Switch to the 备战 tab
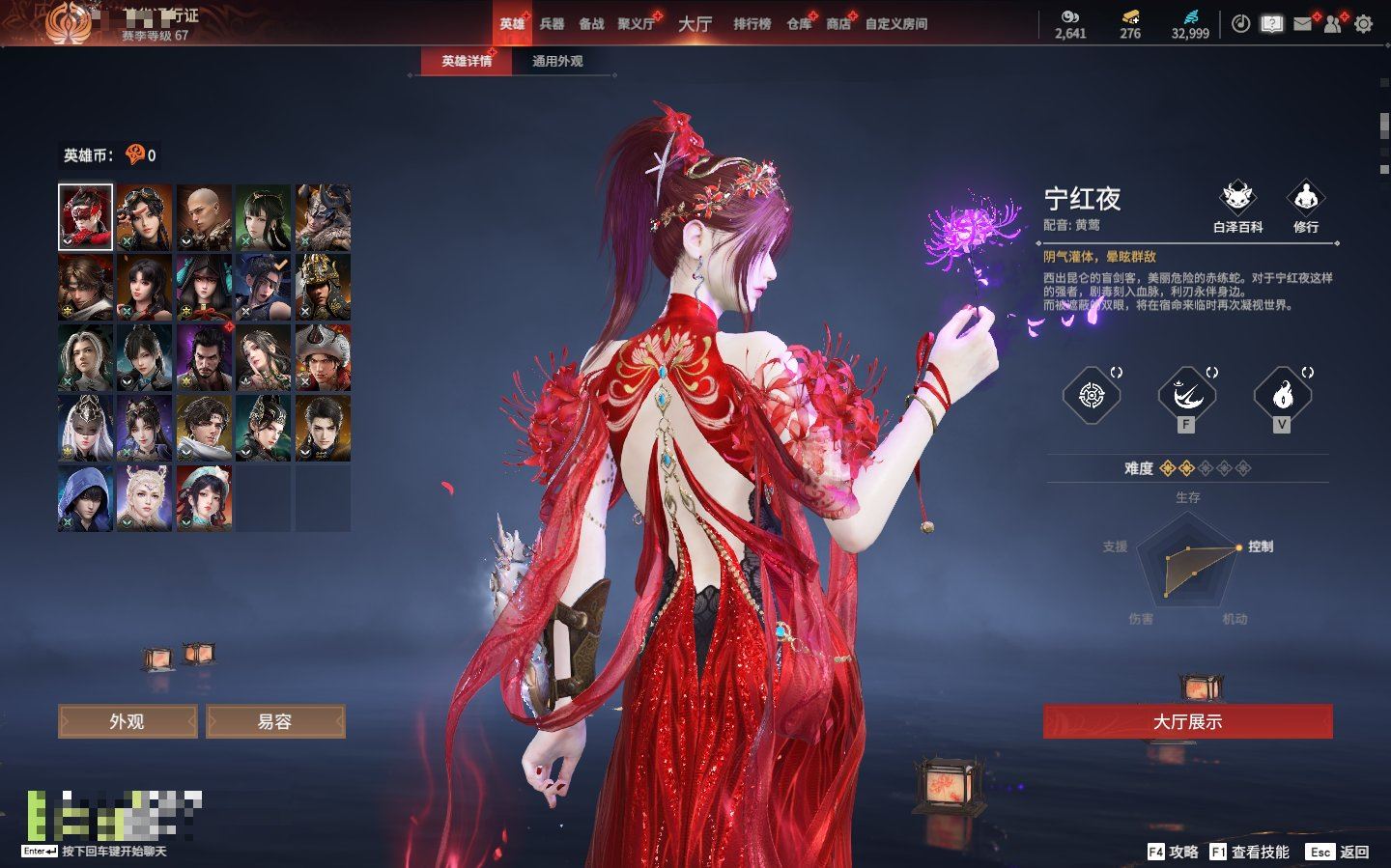The width and height of the screenshot is (1391, 868). pyautogui.click(x=591, y=23)
